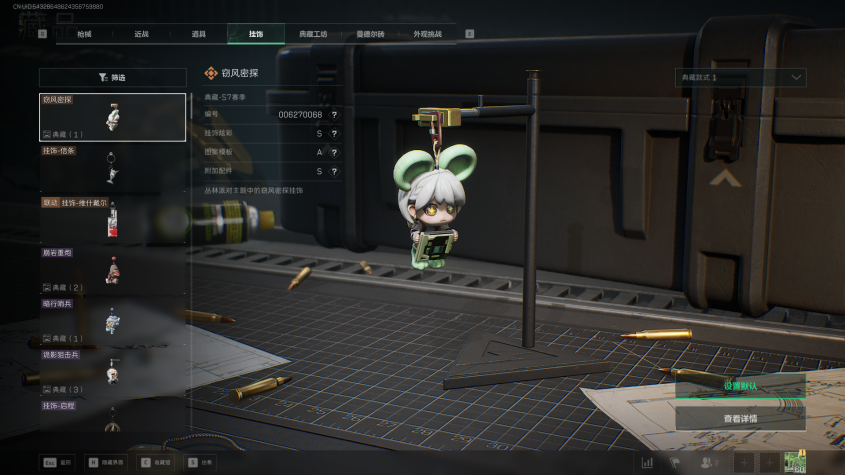Choose the 挂饰-信条 charm entry

[113, 168]
